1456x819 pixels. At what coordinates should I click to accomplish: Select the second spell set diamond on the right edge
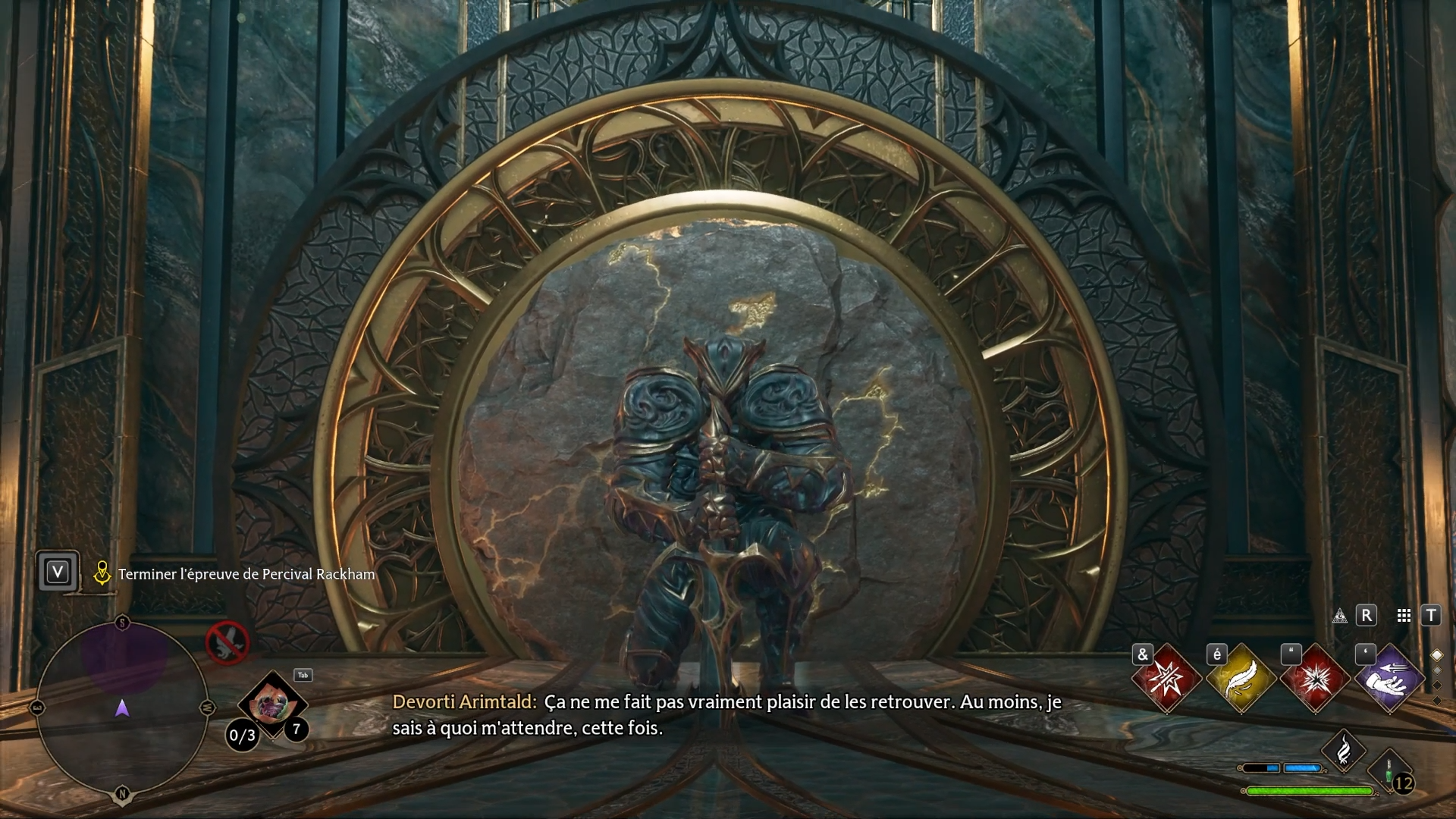point(1437,670)
